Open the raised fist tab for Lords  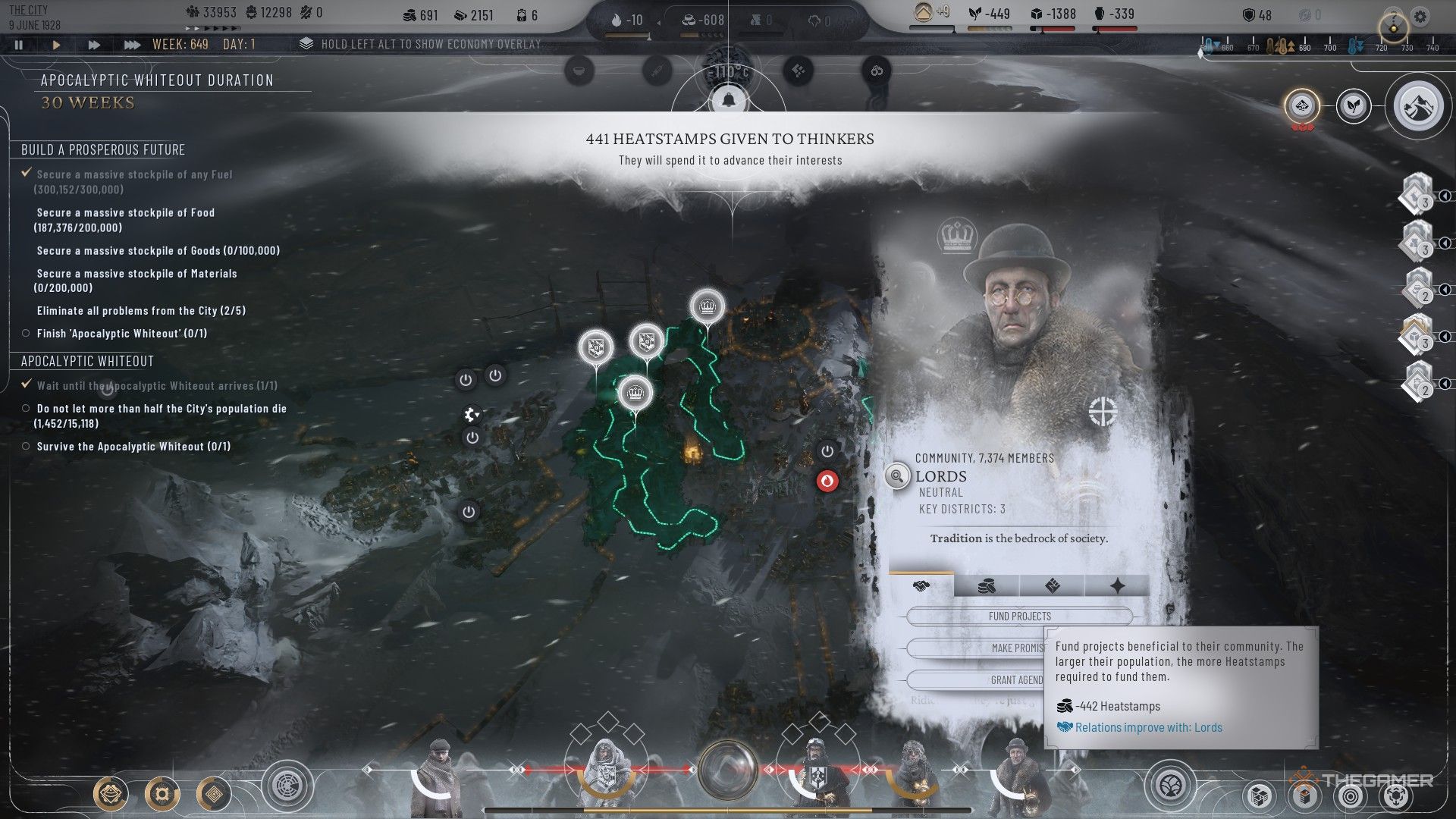tap(1052, 585)
